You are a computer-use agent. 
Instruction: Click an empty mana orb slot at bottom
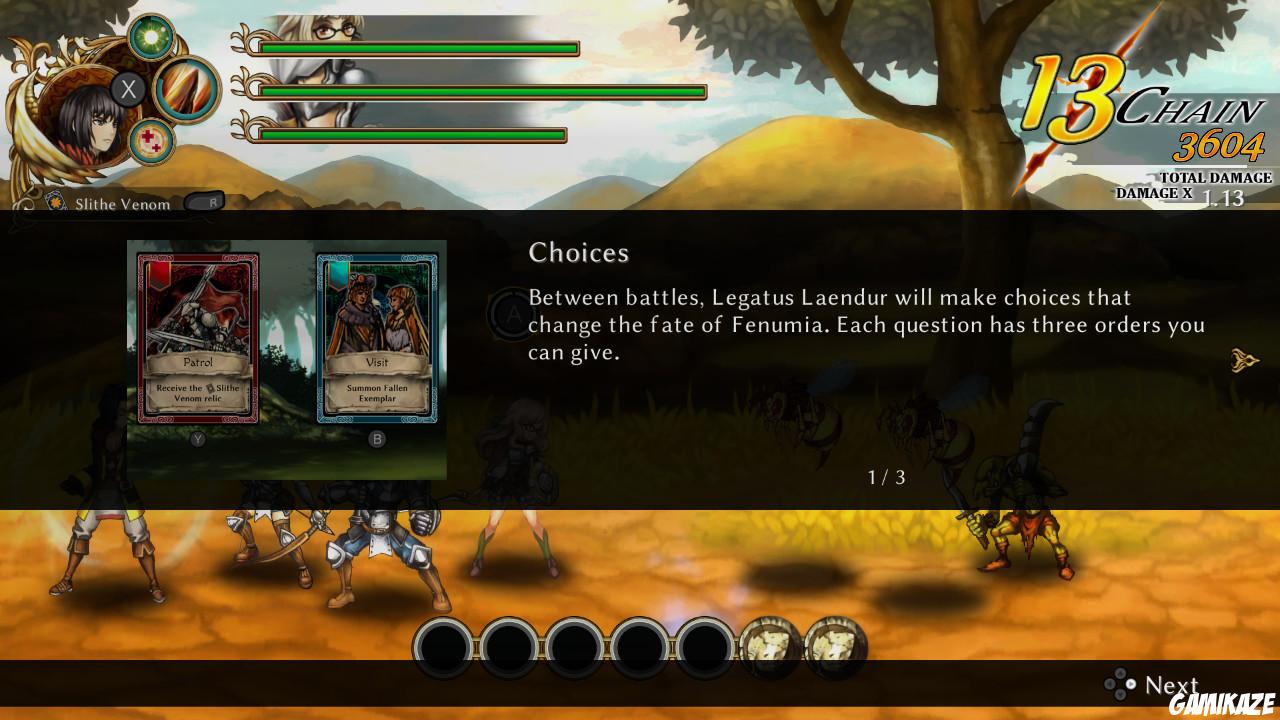click(x=445, y=645)
